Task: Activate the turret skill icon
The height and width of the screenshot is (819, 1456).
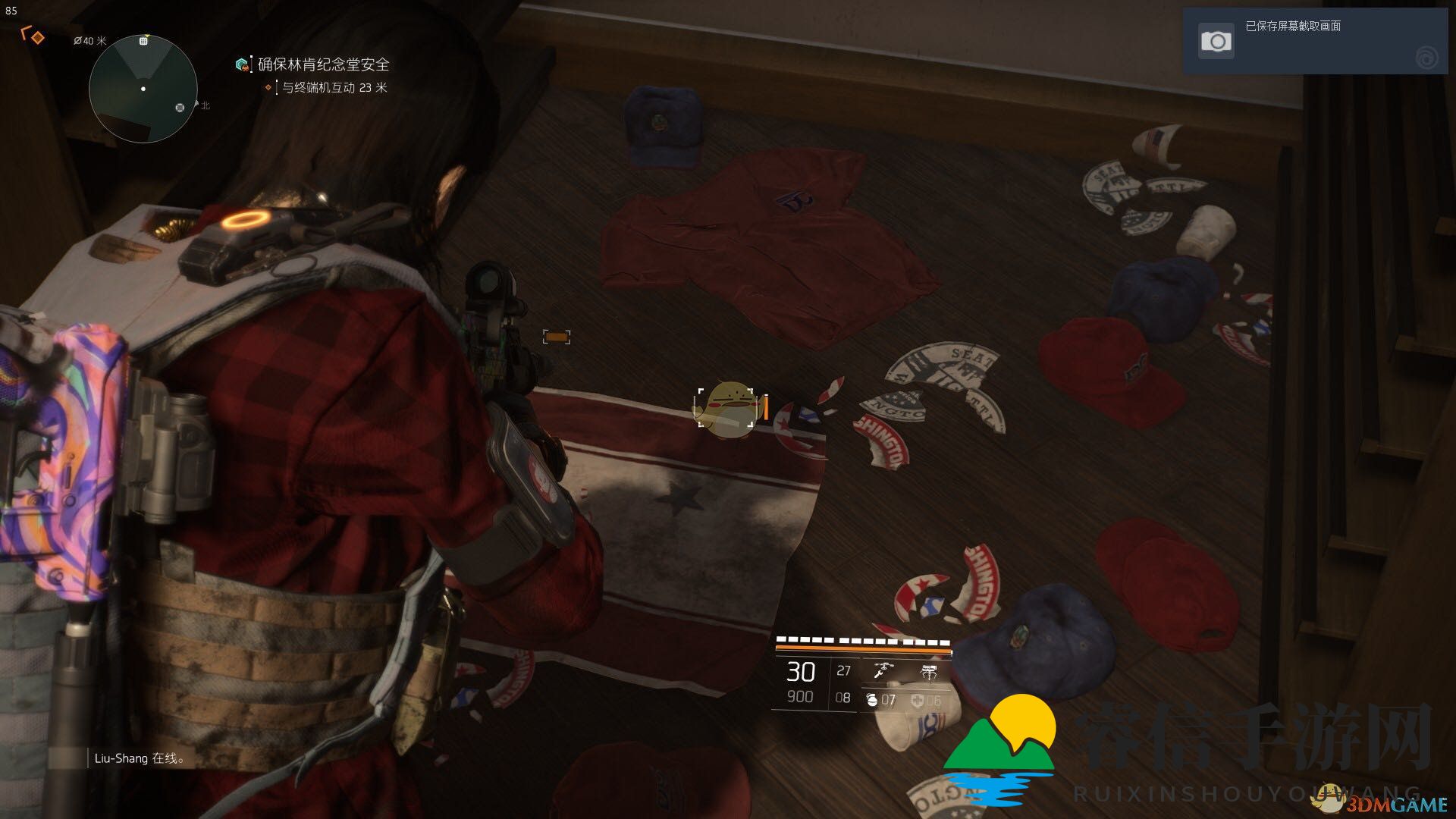Action: click(x=928, y=671)
